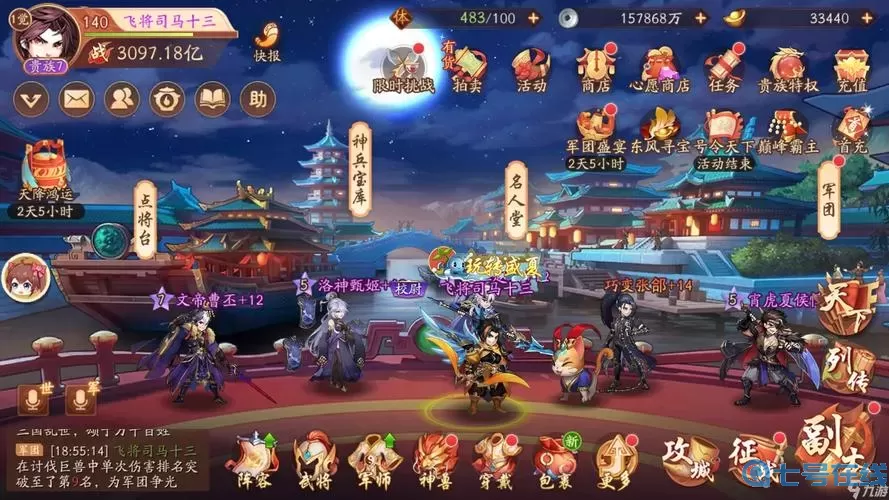
Task: Open the friends list icon
Action: [x=122, y=98]
